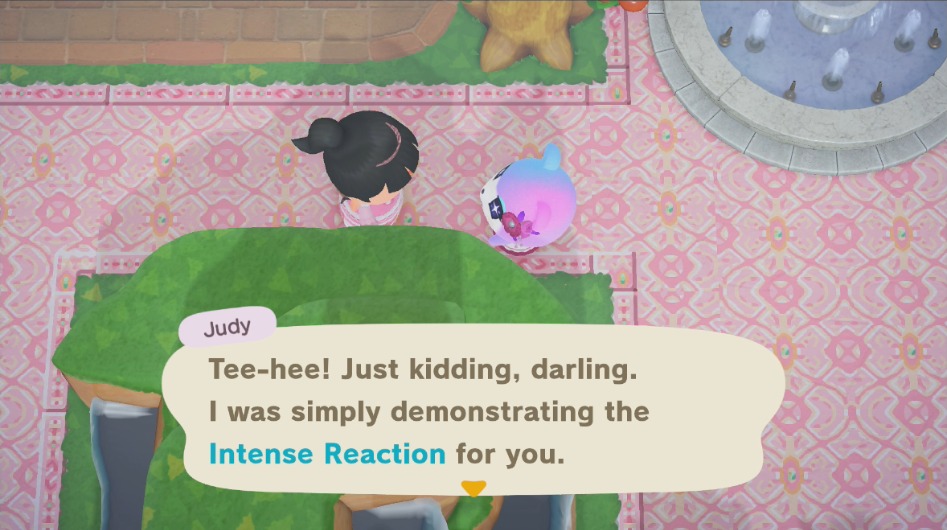
Task: Click Judy's speech bubble to continue
Action: coord(470,410)
